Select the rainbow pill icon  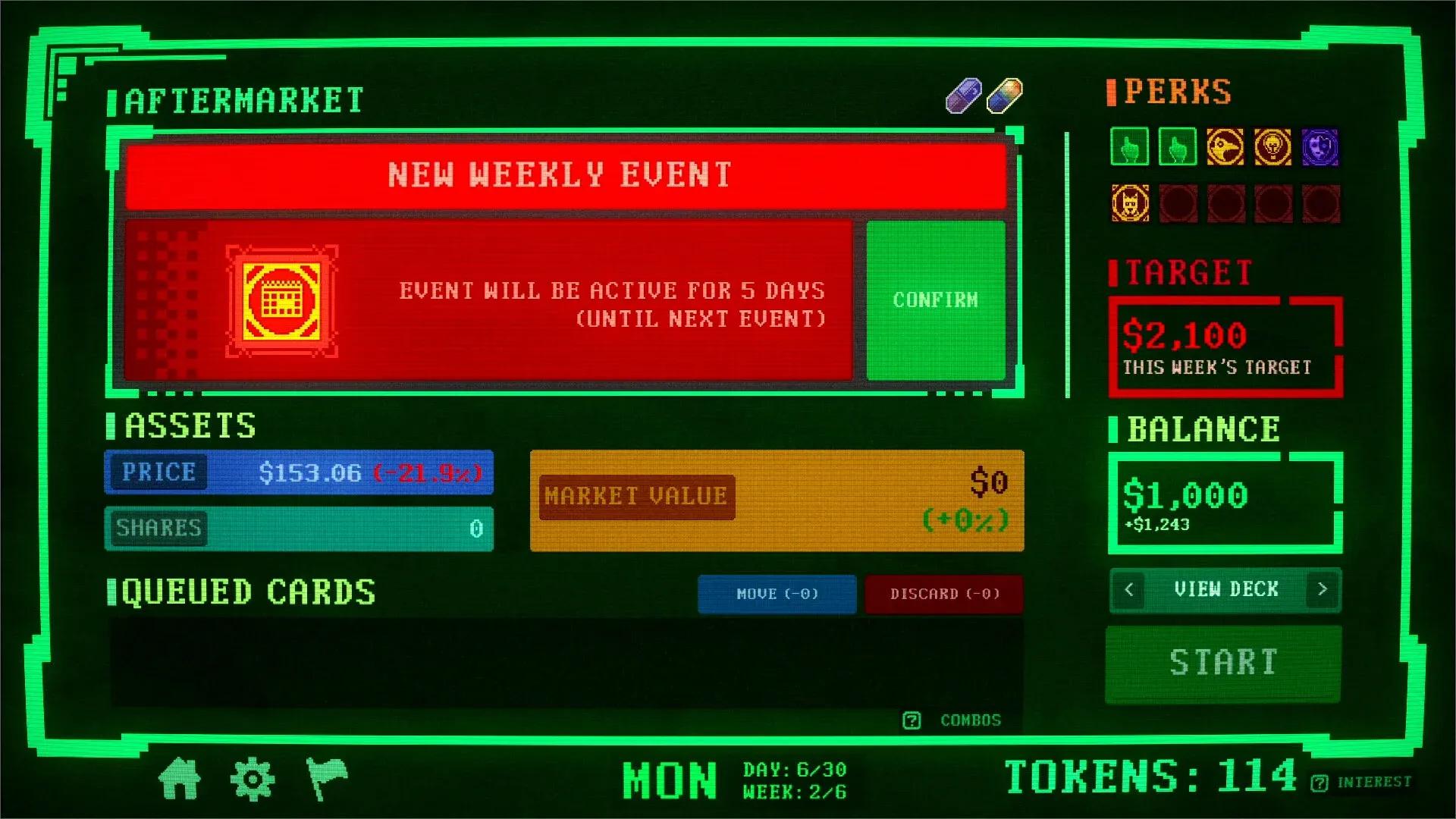coord(1004,96)
